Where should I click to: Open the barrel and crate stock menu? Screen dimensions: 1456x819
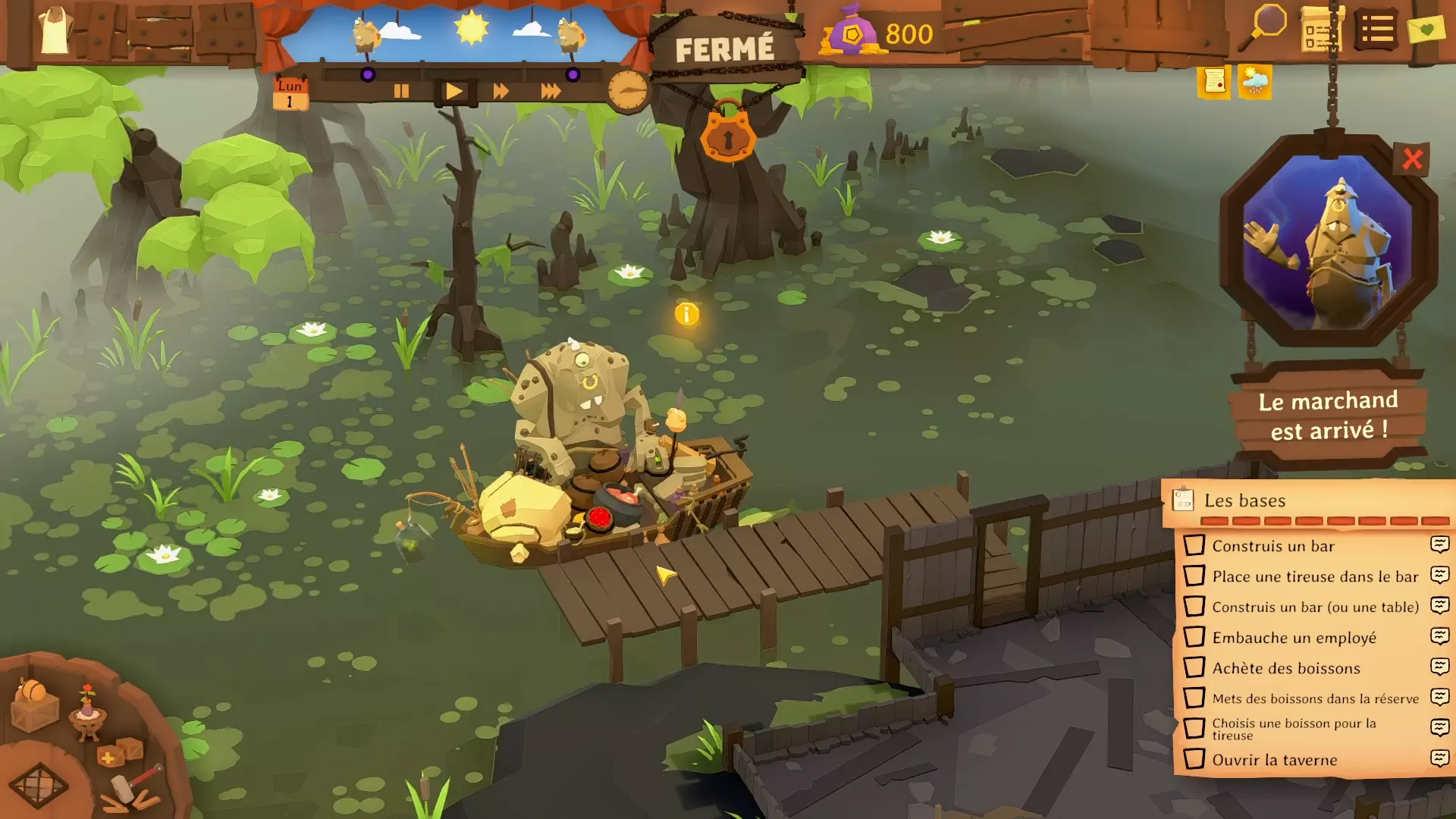click(35, 705)
